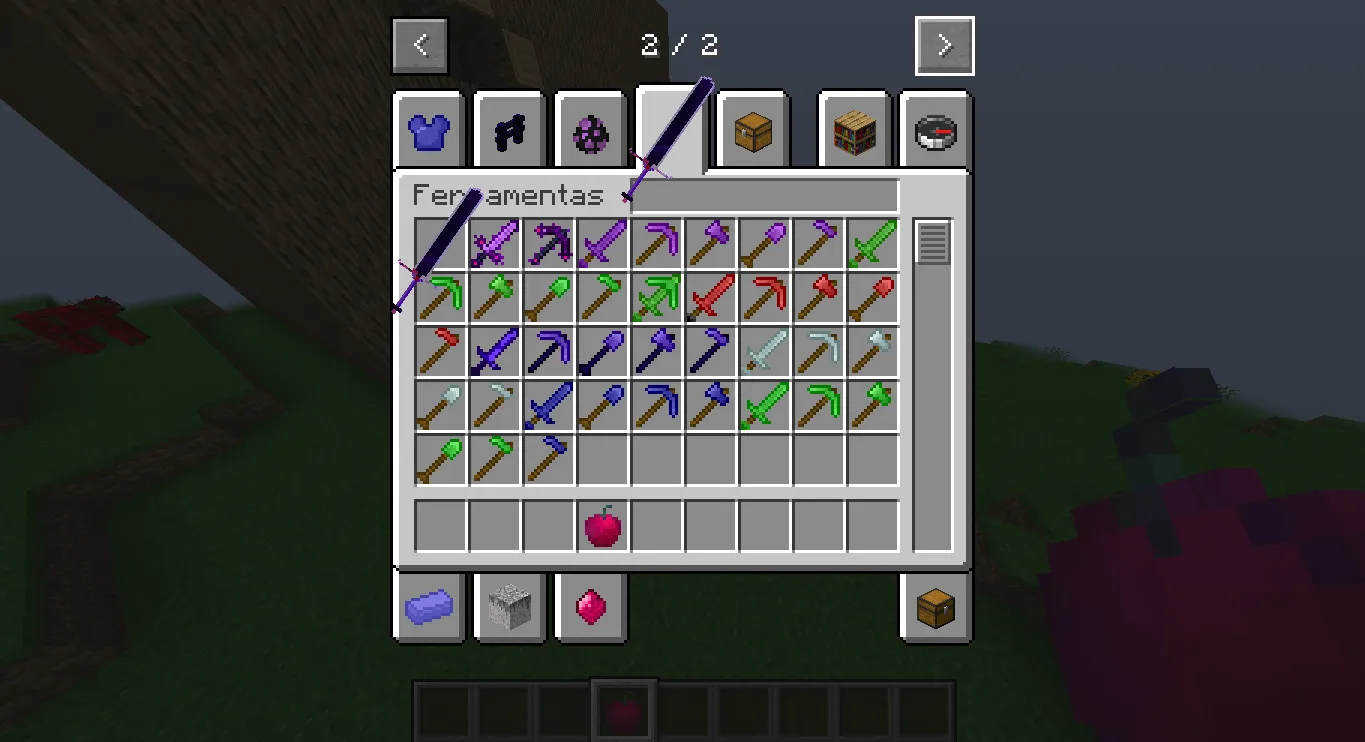The image size is (1365, 742).
Task: Advance to the next page
Action: click(943, 44)
